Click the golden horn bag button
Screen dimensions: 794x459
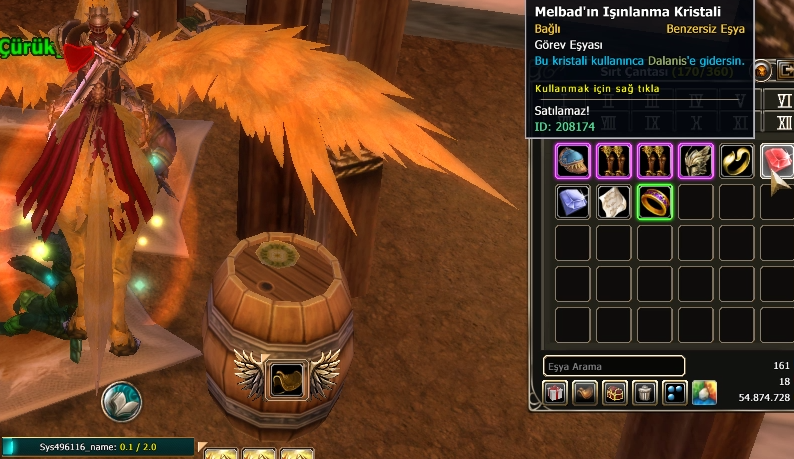(x=585, y=392)
